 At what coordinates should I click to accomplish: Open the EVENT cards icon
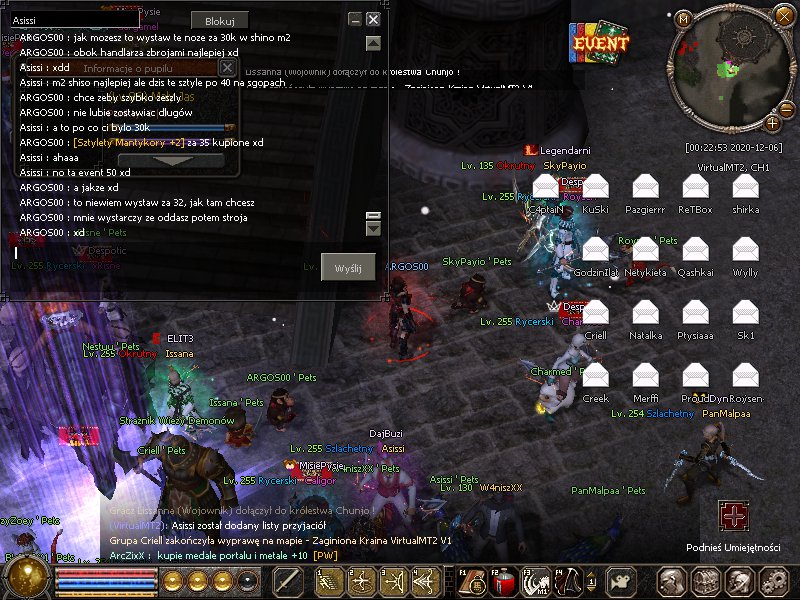(599, 43)
